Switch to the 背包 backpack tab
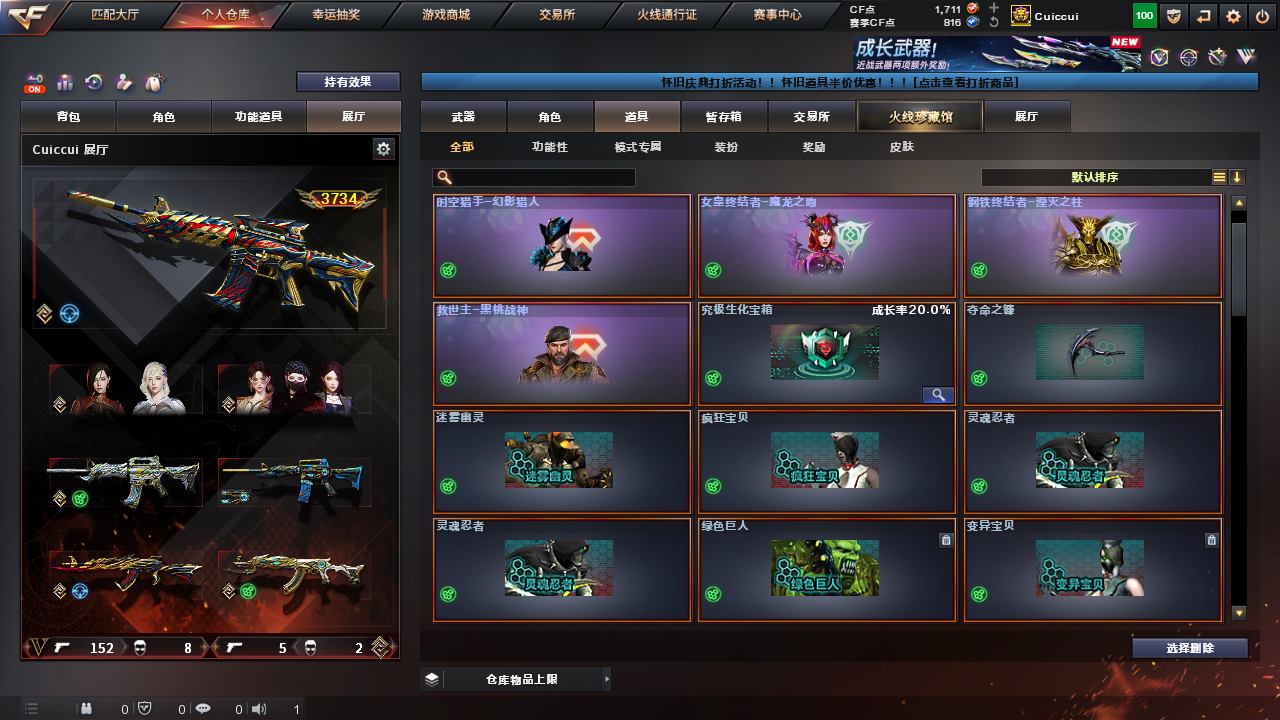 point(68,117)
